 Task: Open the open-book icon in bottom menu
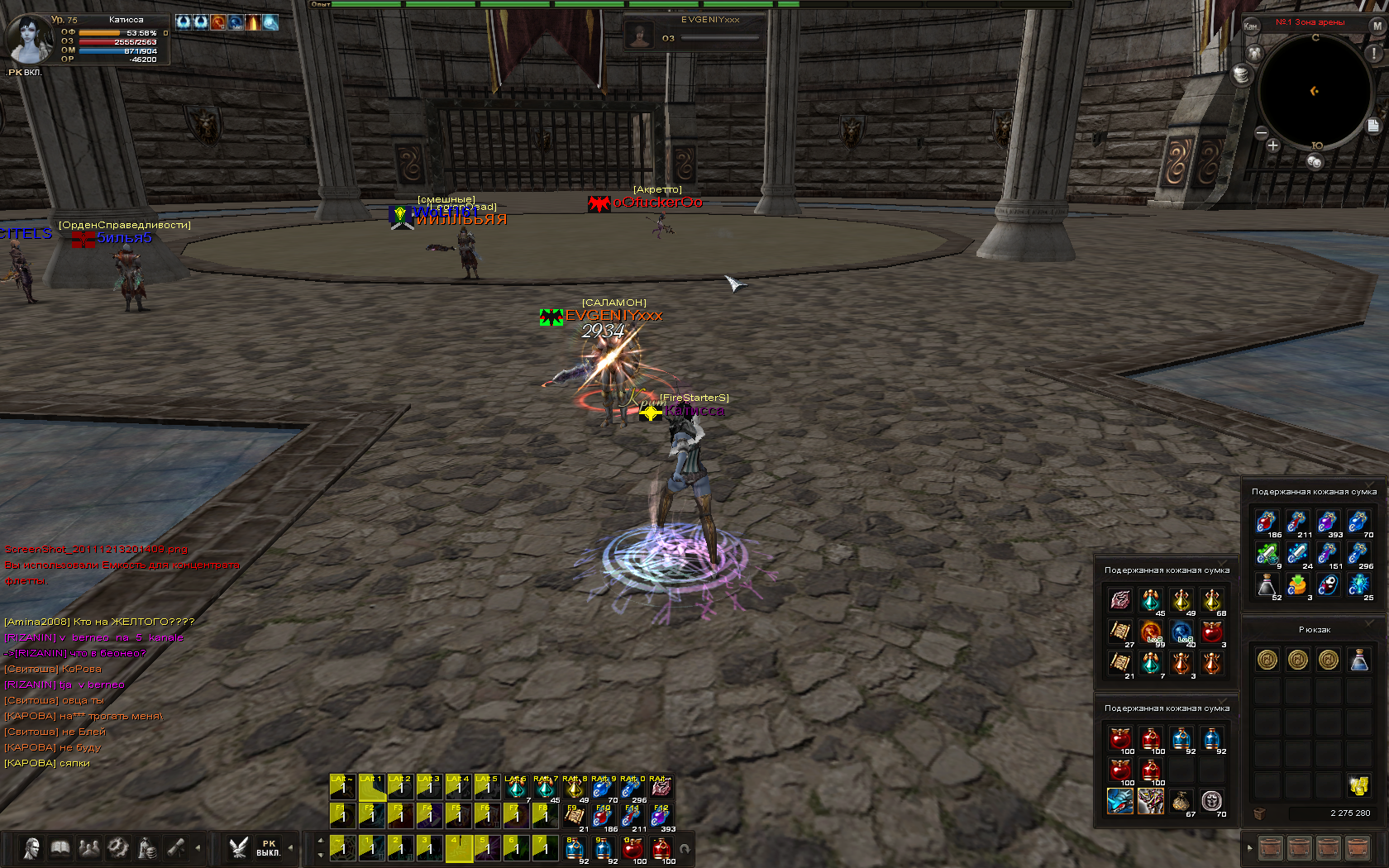click(60, 848)
